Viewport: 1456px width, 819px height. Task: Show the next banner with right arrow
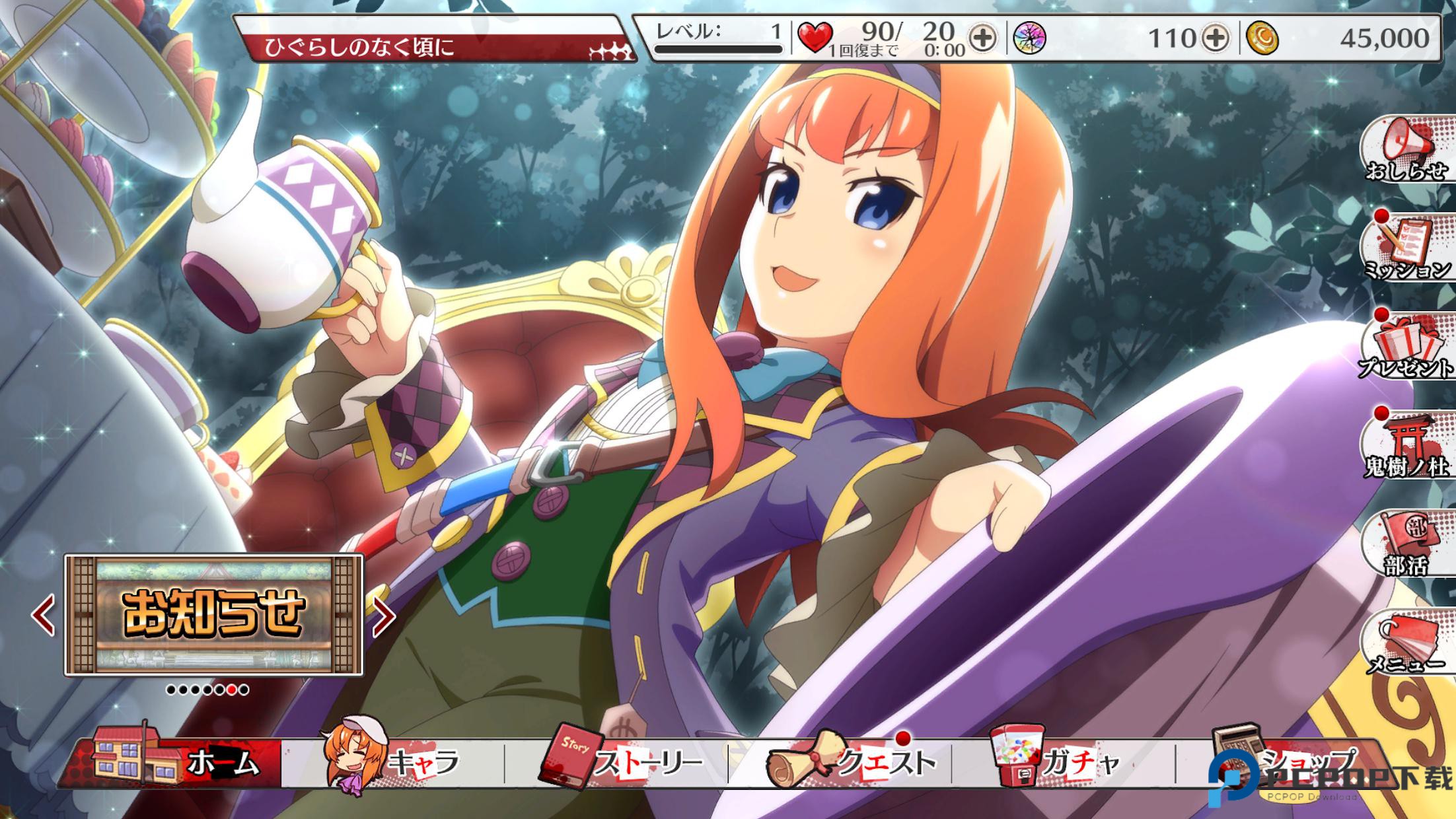(x=384, y=616)
